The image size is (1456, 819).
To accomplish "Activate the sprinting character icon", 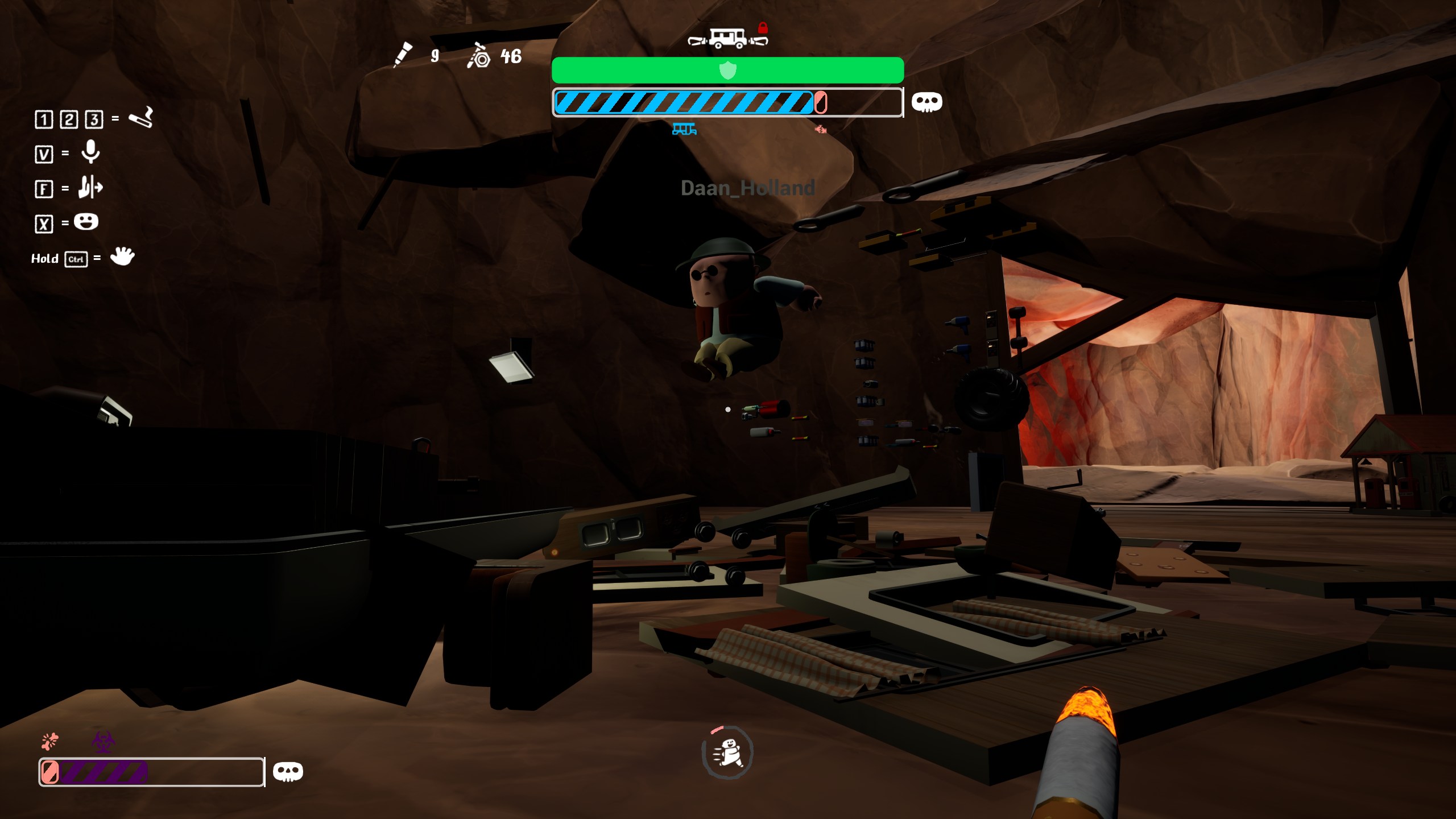I will pyautogui.click(x=727, y=752).
